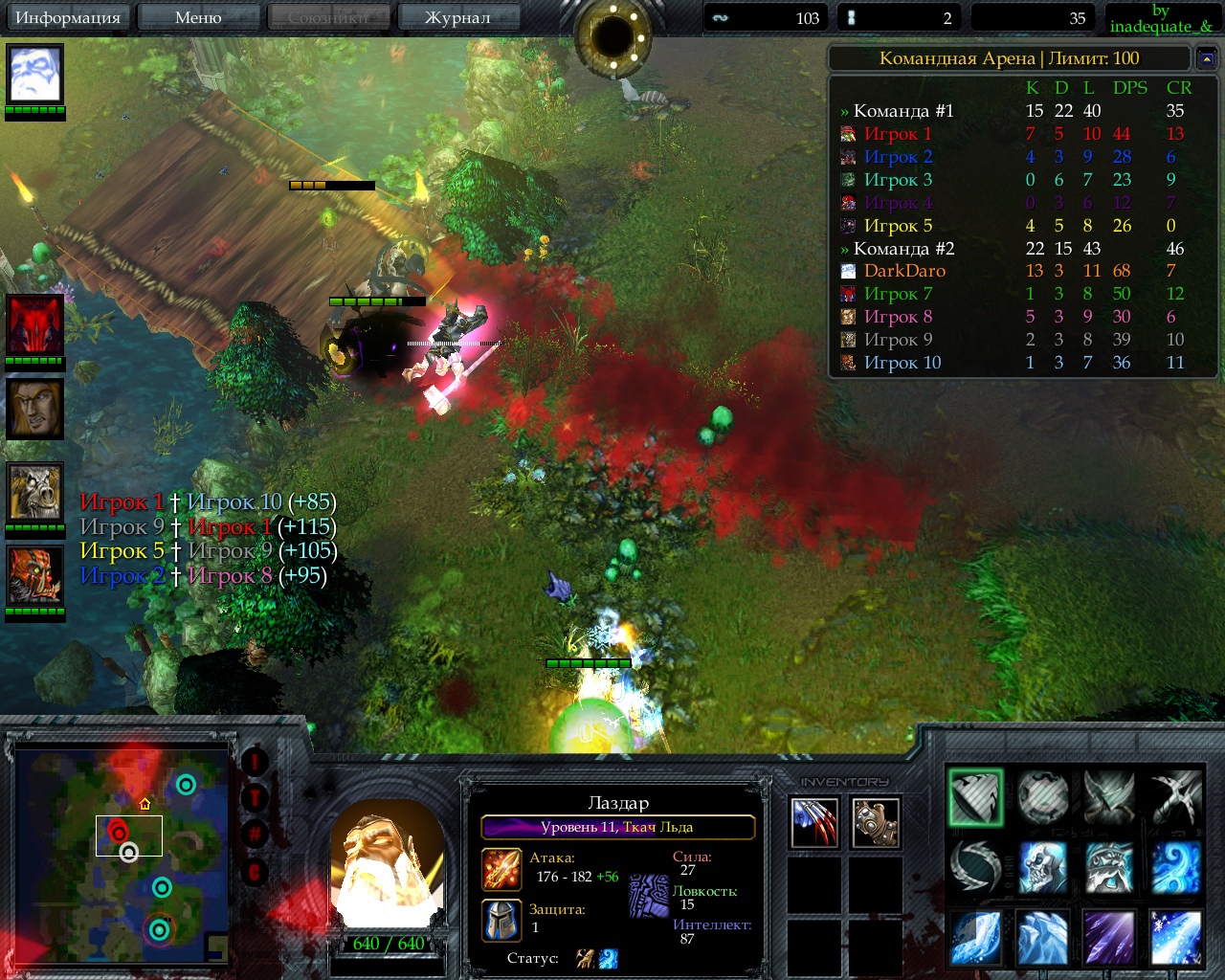Open the Информация panel
The height and width of the screenshot is (980, 1225).
[x=68, y=17]
